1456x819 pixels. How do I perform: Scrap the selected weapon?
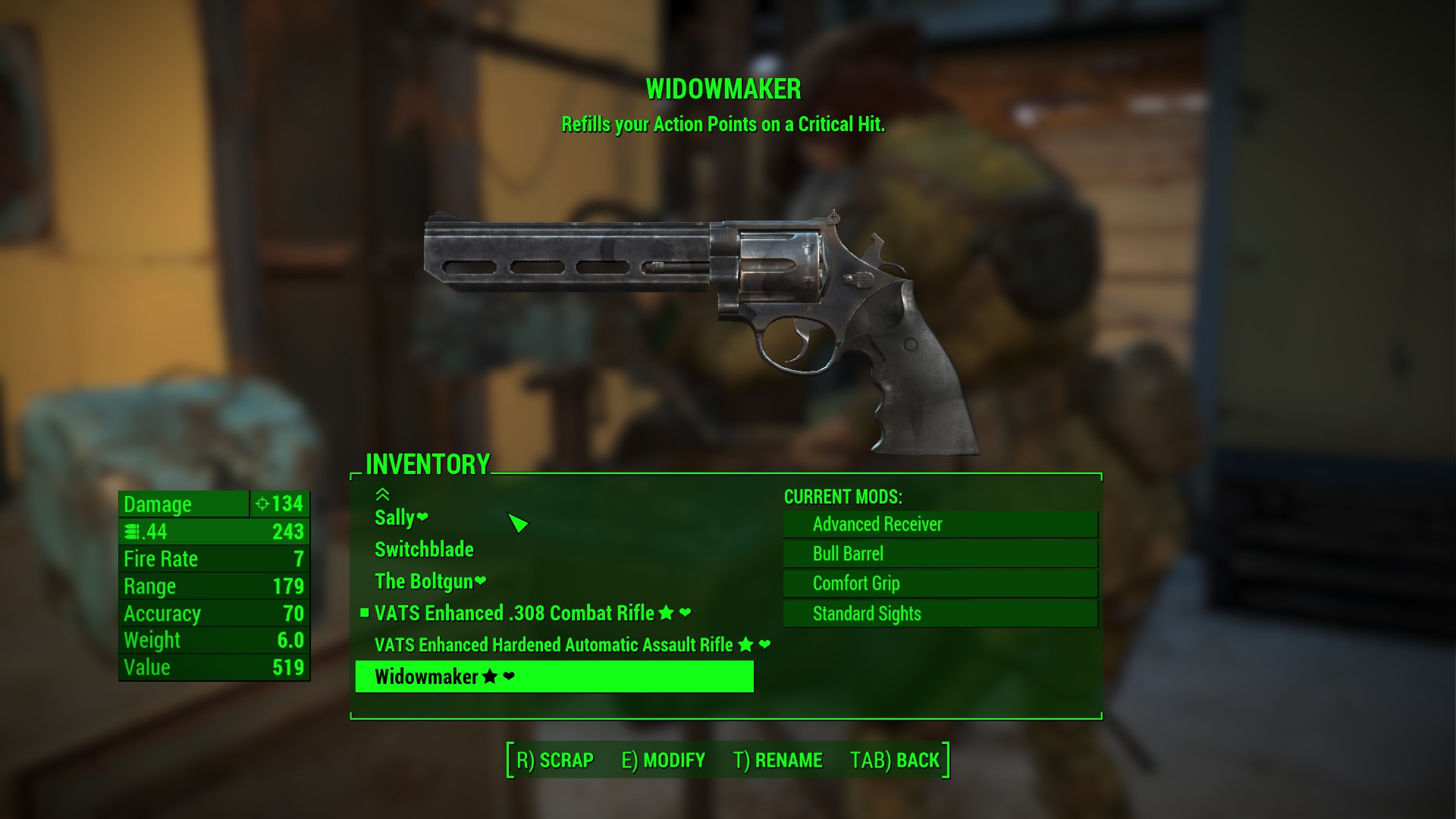555,760
